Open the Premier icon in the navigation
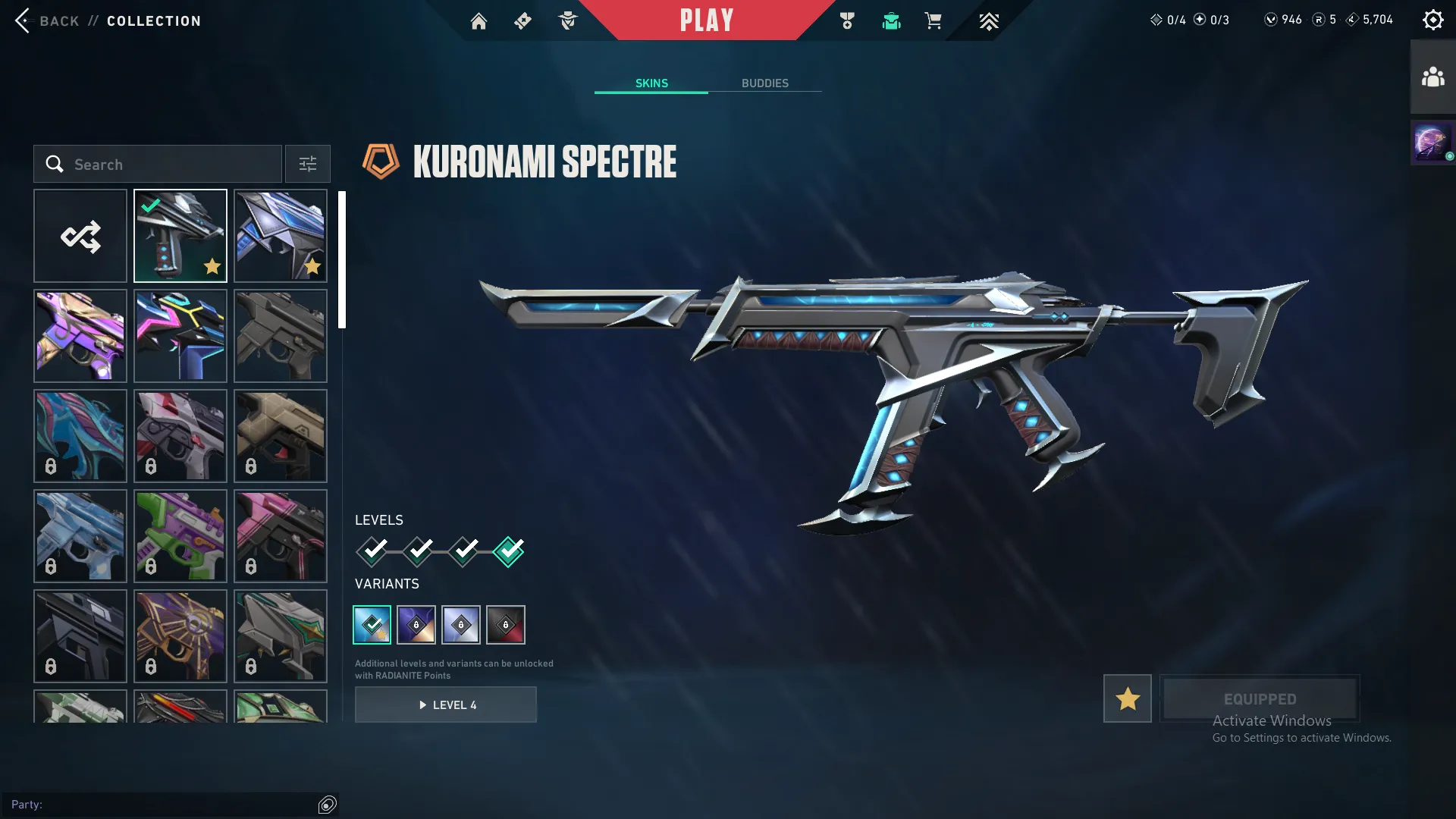1456x819 pixels. click(989, 20)
